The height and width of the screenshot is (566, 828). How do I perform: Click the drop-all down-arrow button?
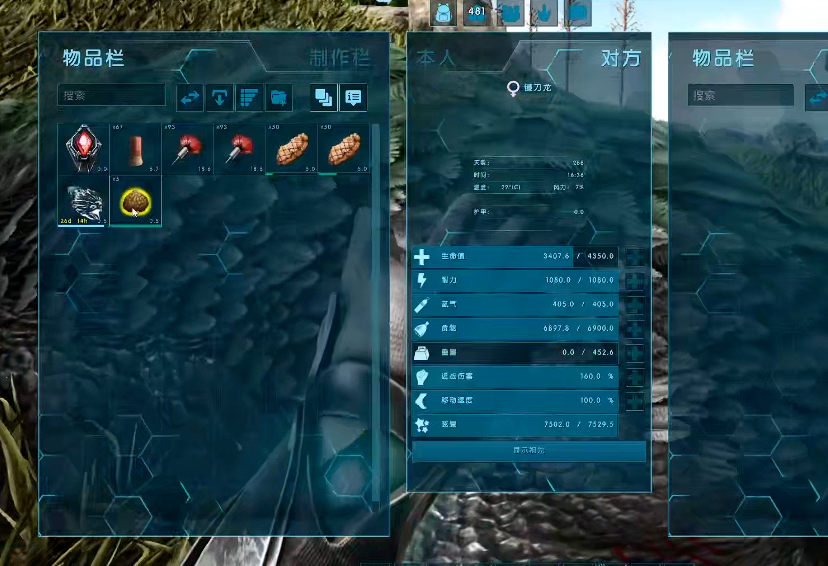[x=219, y=97]
